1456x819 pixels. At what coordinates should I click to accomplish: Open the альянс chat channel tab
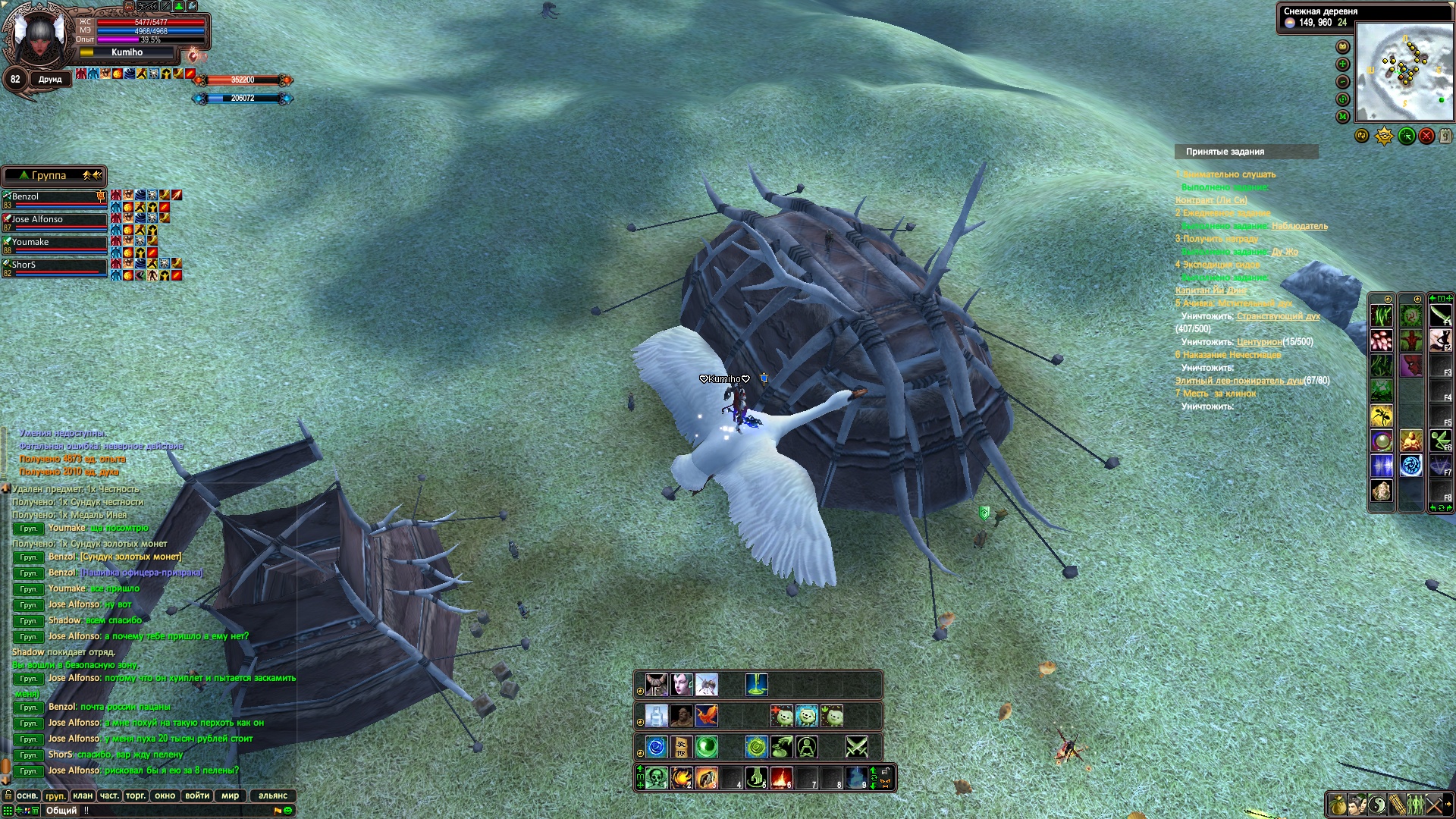pyautogui.click(x=273, y=795)
